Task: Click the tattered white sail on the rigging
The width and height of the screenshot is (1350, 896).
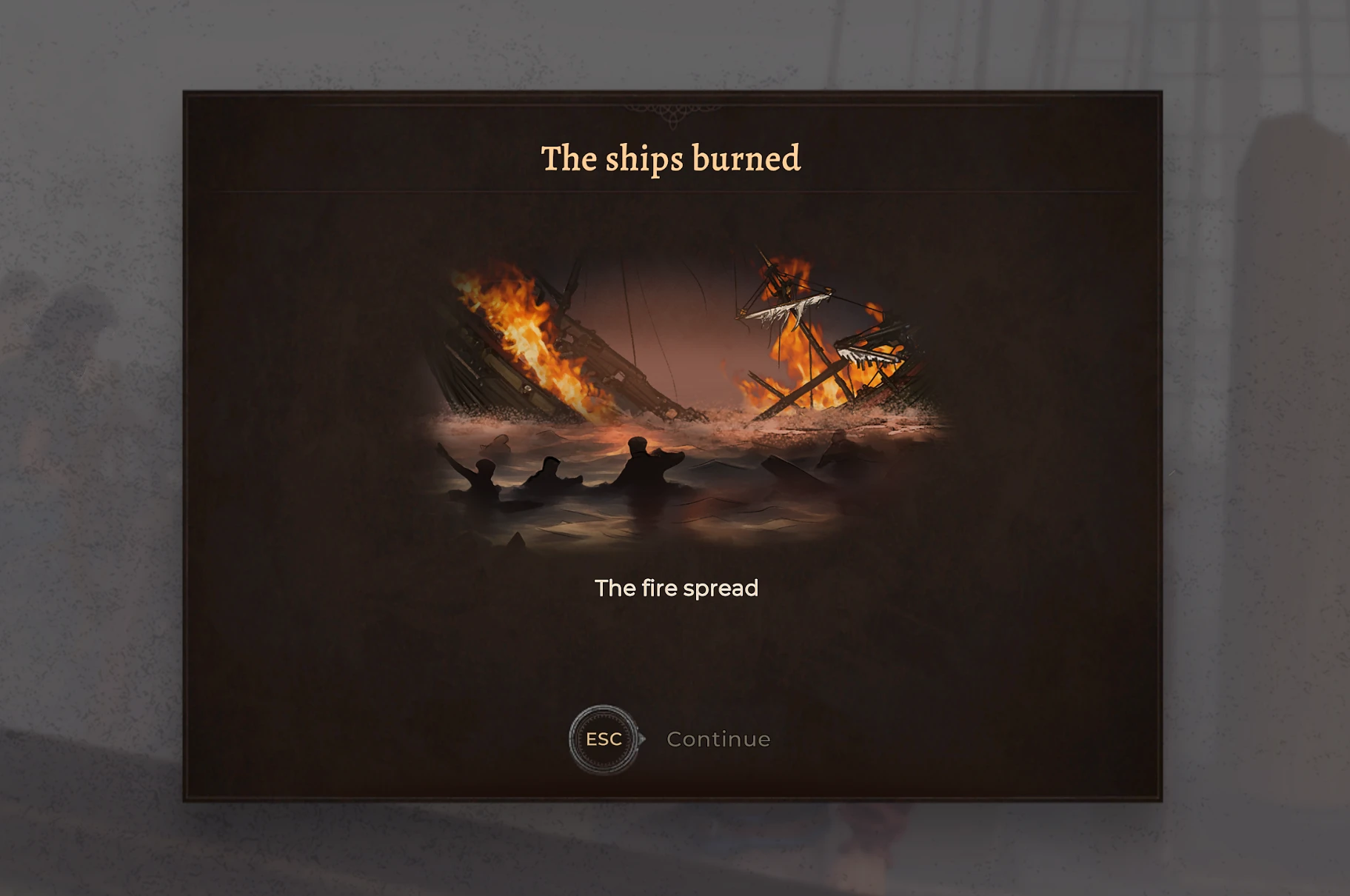Action: pos(785,311)
